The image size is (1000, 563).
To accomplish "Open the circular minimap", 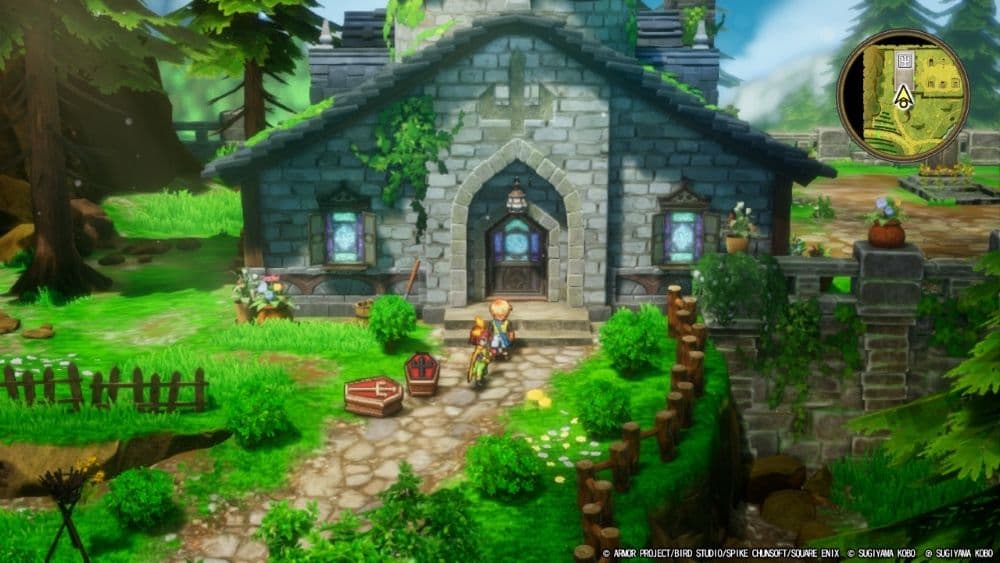I will (x=902, y=95).
